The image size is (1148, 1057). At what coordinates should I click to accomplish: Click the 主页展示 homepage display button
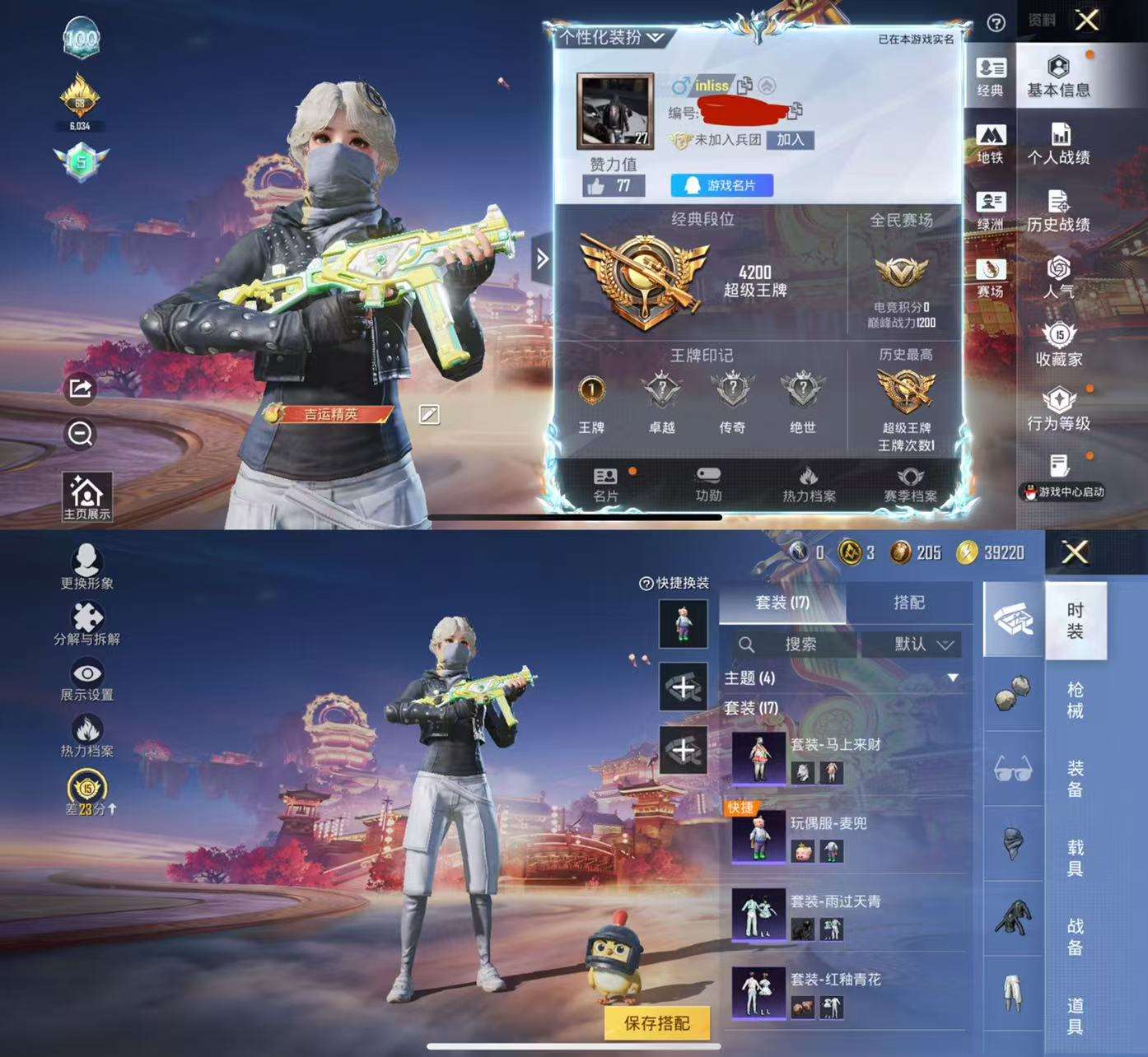coord(86,497)
